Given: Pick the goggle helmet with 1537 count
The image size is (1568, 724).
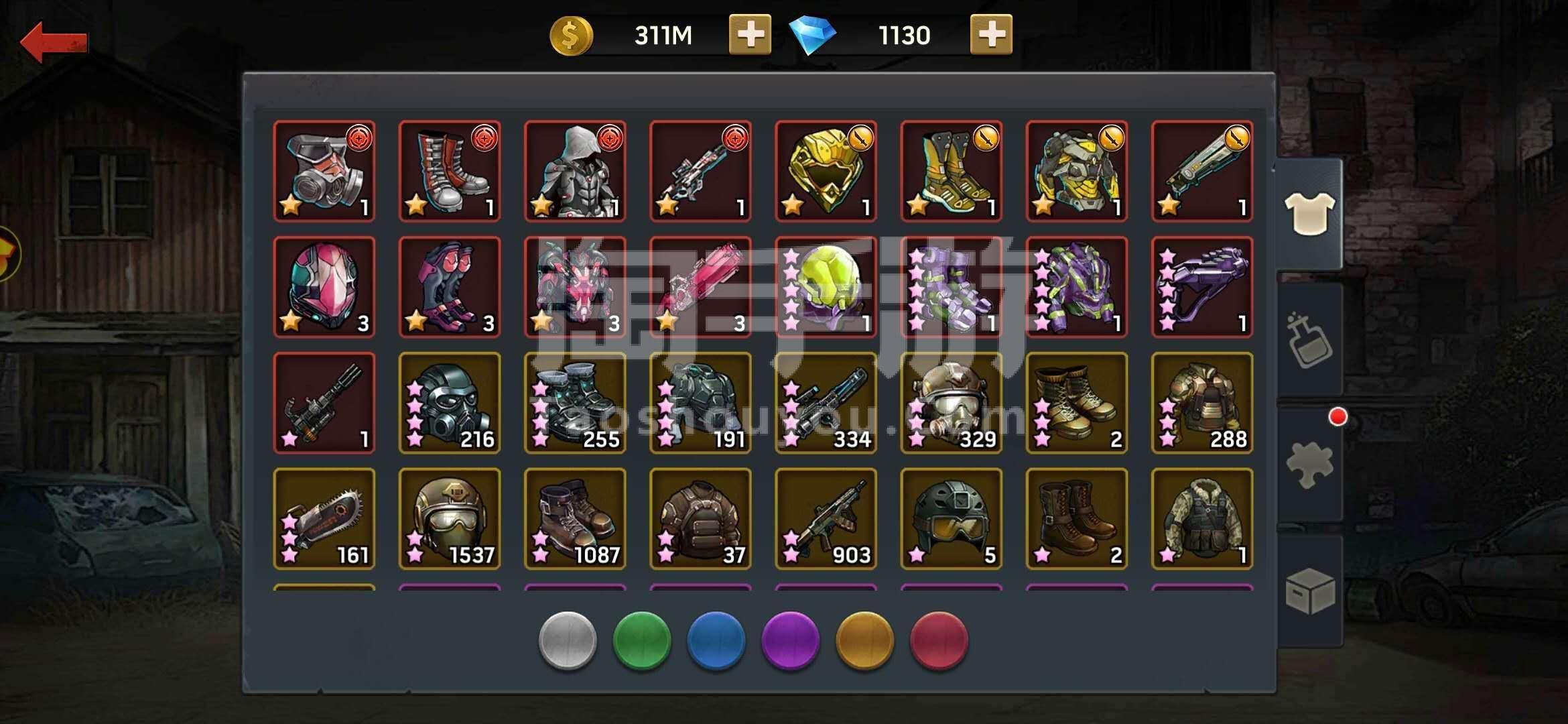Looking at the screenshot, I should (450, 519).
